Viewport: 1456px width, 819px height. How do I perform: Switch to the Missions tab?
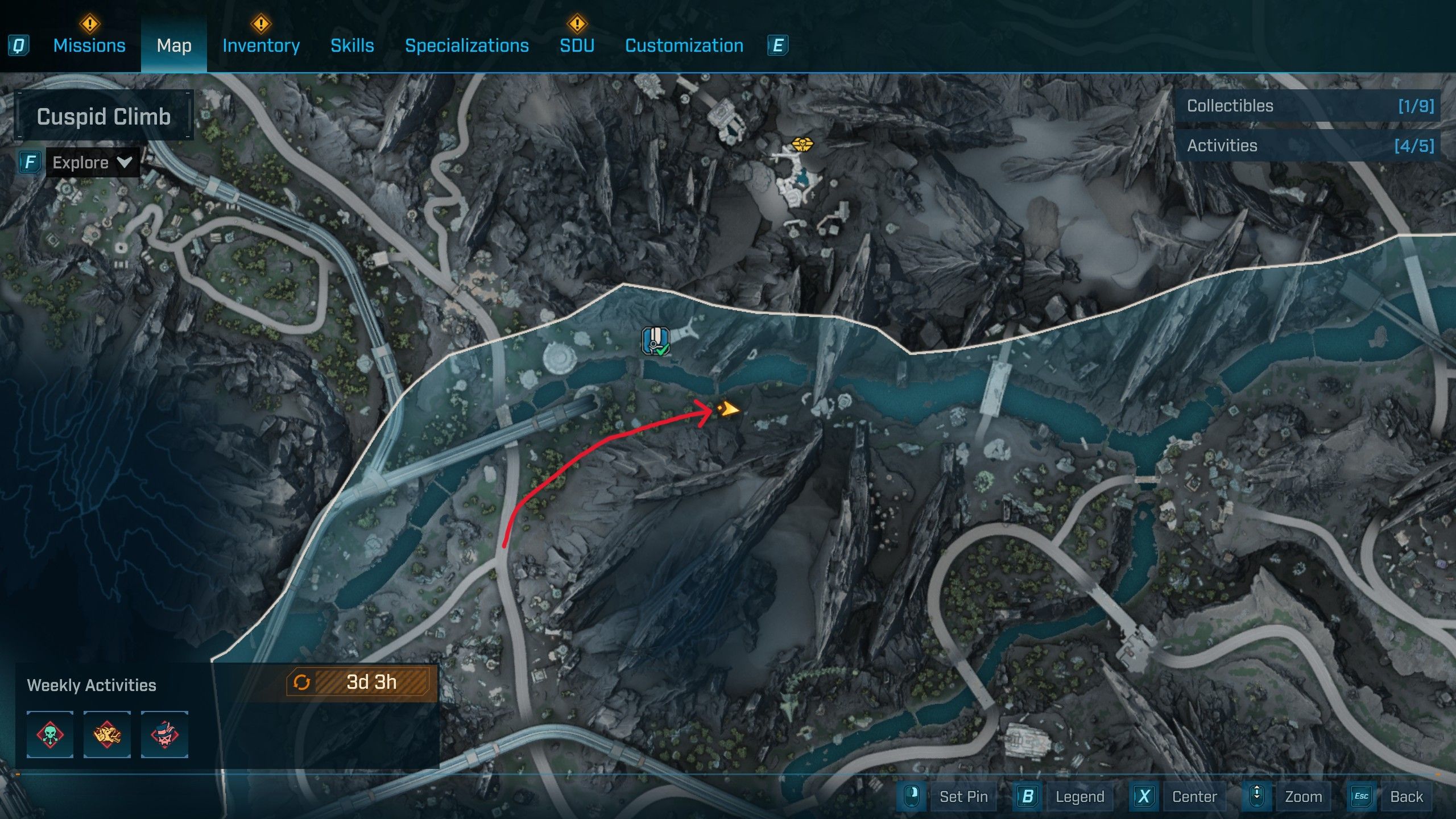[x=89, y=45]
